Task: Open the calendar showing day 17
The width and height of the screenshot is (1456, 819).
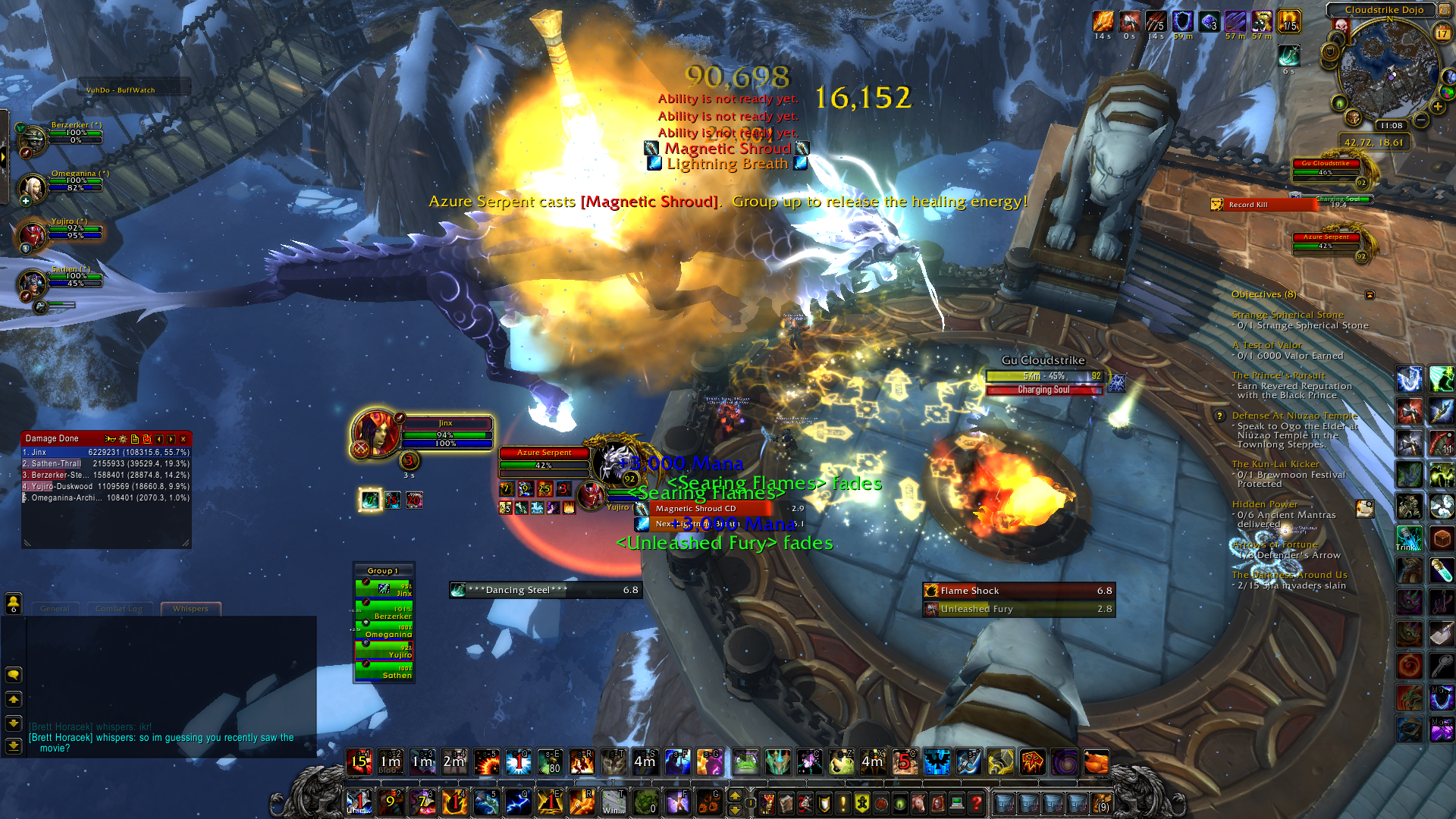Action: pos(1442,33)
